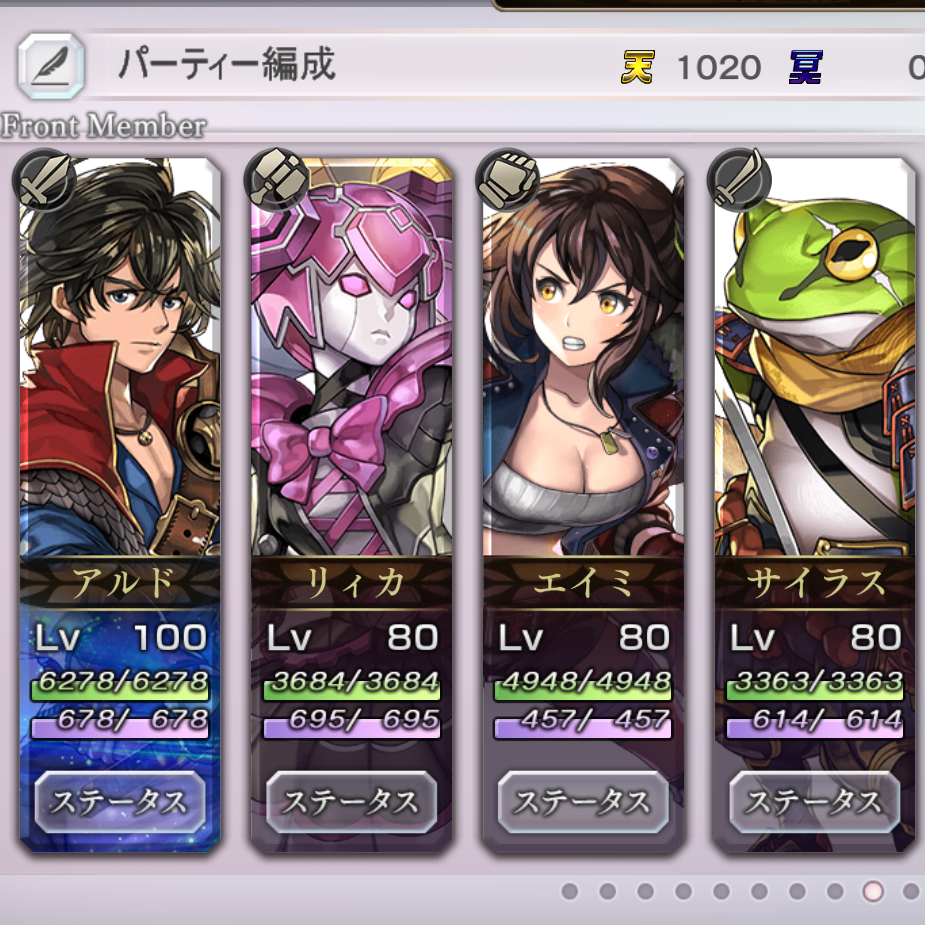Screen dimensions: 925x925
Task: Open Aldo's ステータス button
Action: (x=120, y=802)
